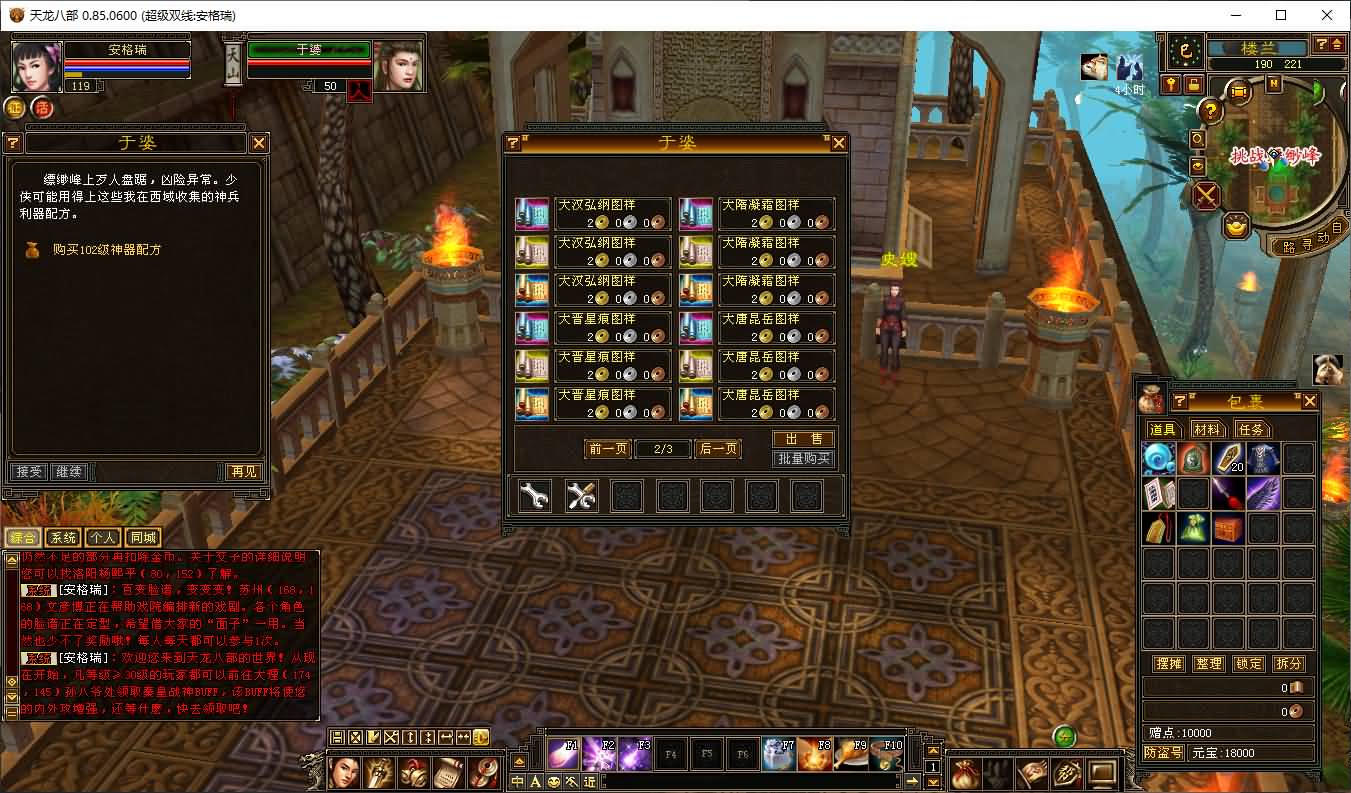Click the 整理 sort button
This screenshot has width=1351, height=793.
click(1208, 663)
